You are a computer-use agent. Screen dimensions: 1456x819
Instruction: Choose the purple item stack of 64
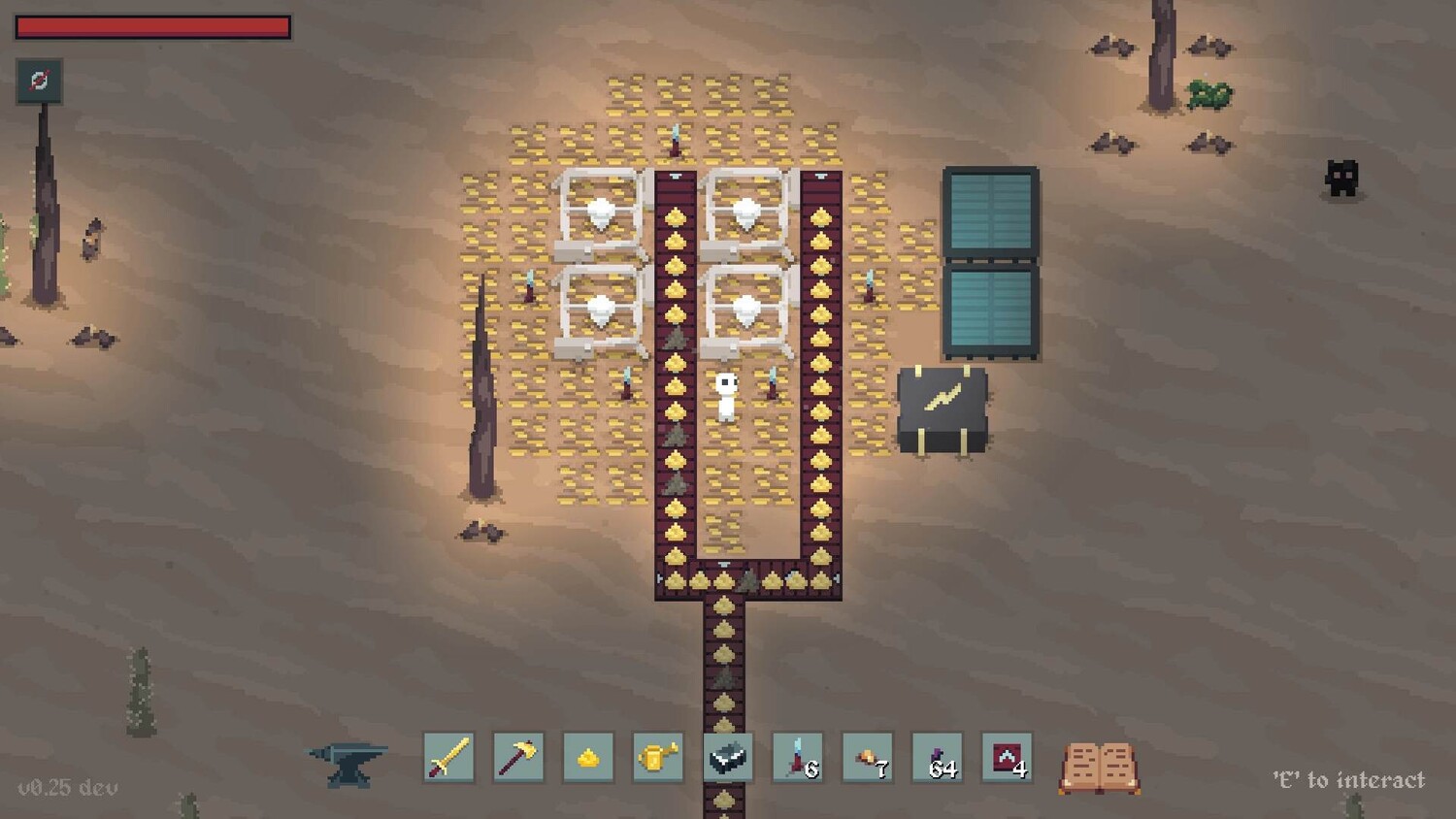pyautogui.click(x=938, y=758)
